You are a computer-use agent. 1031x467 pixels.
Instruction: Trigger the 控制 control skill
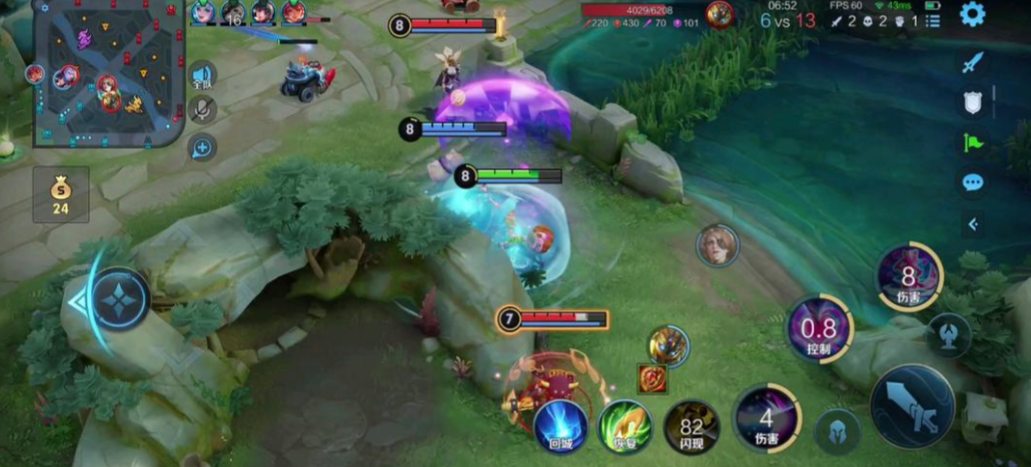[819, 329]
